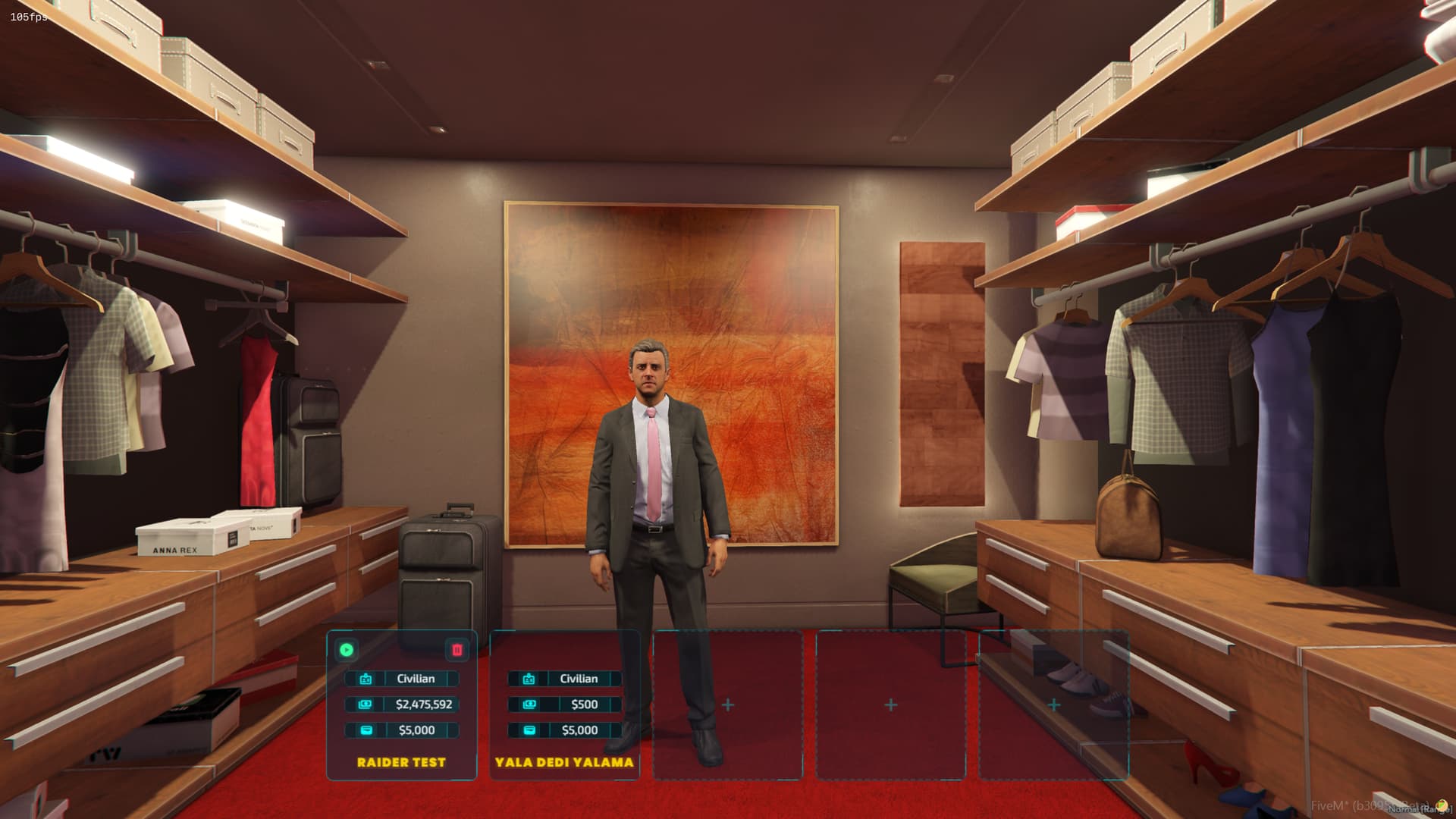Open the middle empty character slot
This screenshot has width=1456, height=819.
pyautogui.click(x=891, y=704)
